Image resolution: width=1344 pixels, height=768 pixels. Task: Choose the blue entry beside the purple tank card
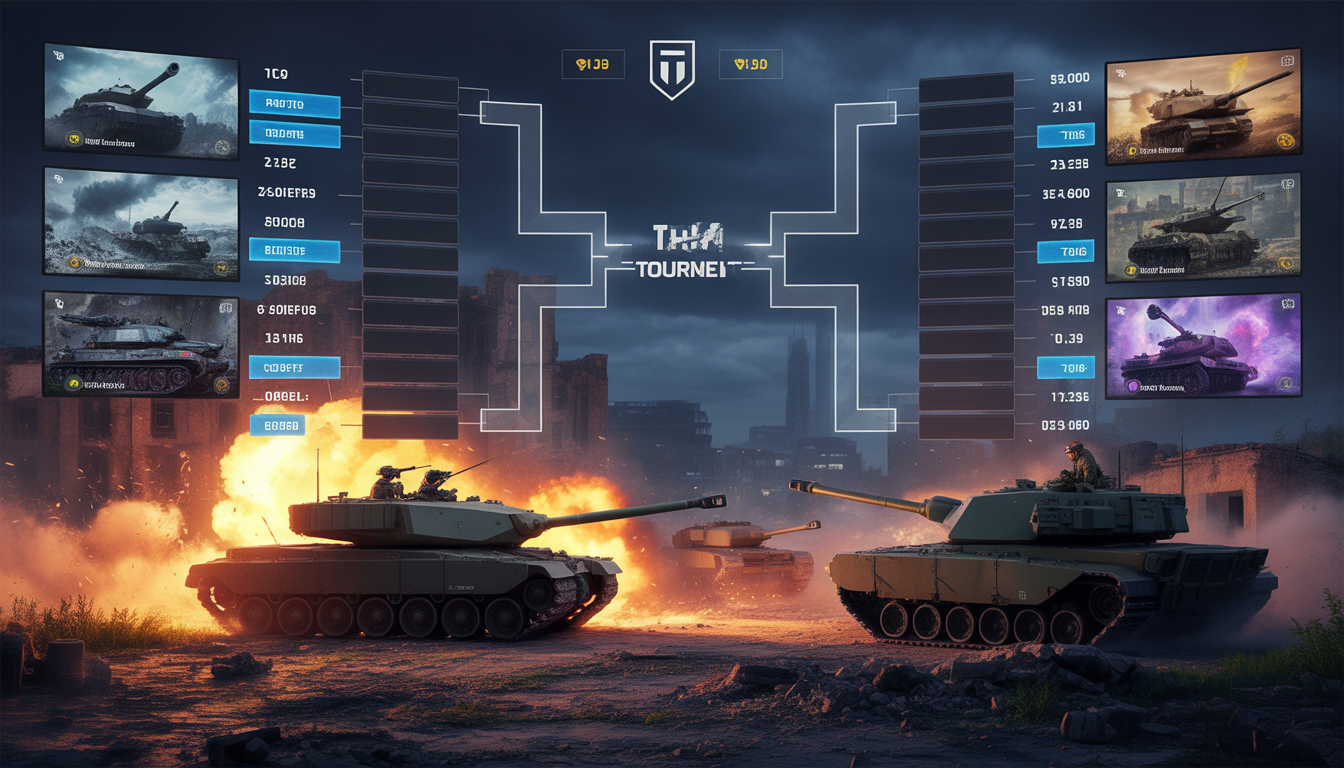(x=1066, y=368)
